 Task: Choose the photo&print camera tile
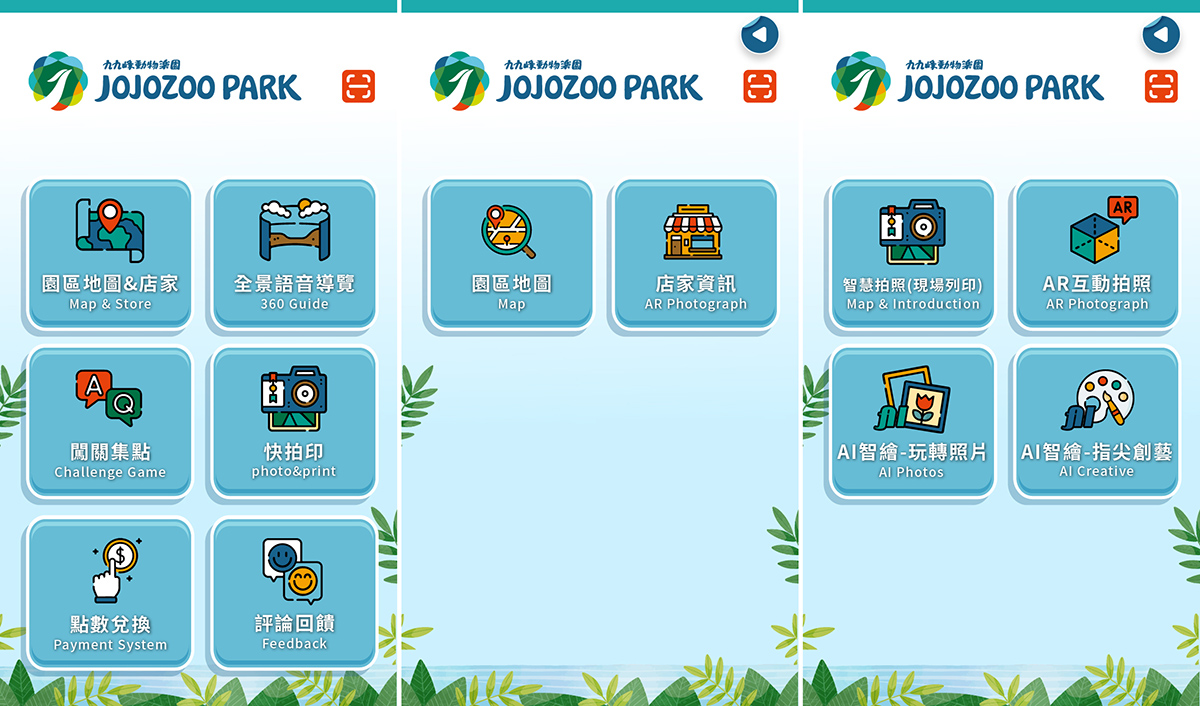294,422
